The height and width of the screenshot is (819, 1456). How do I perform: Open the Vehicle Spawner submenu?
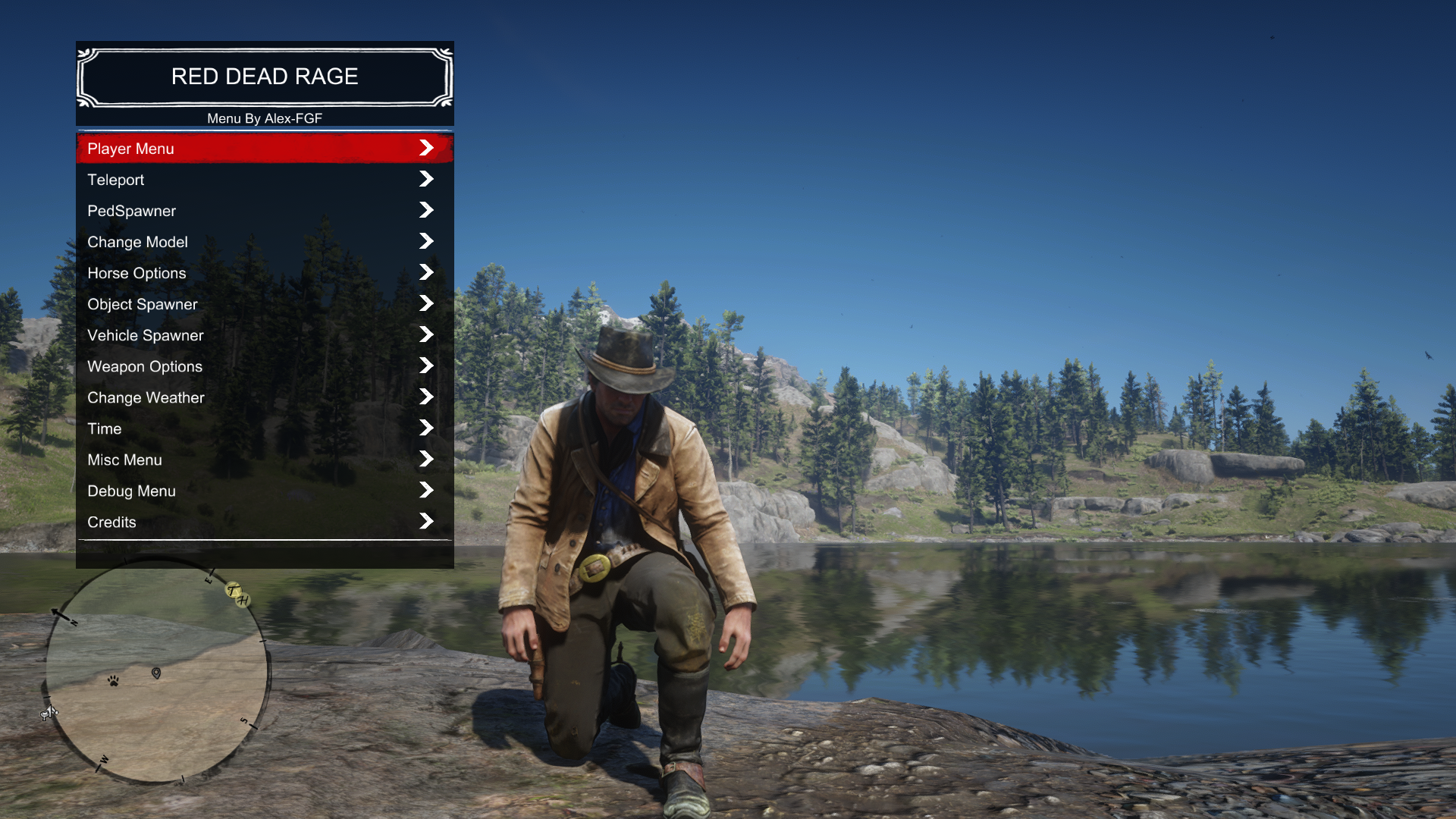pos(264,335)
